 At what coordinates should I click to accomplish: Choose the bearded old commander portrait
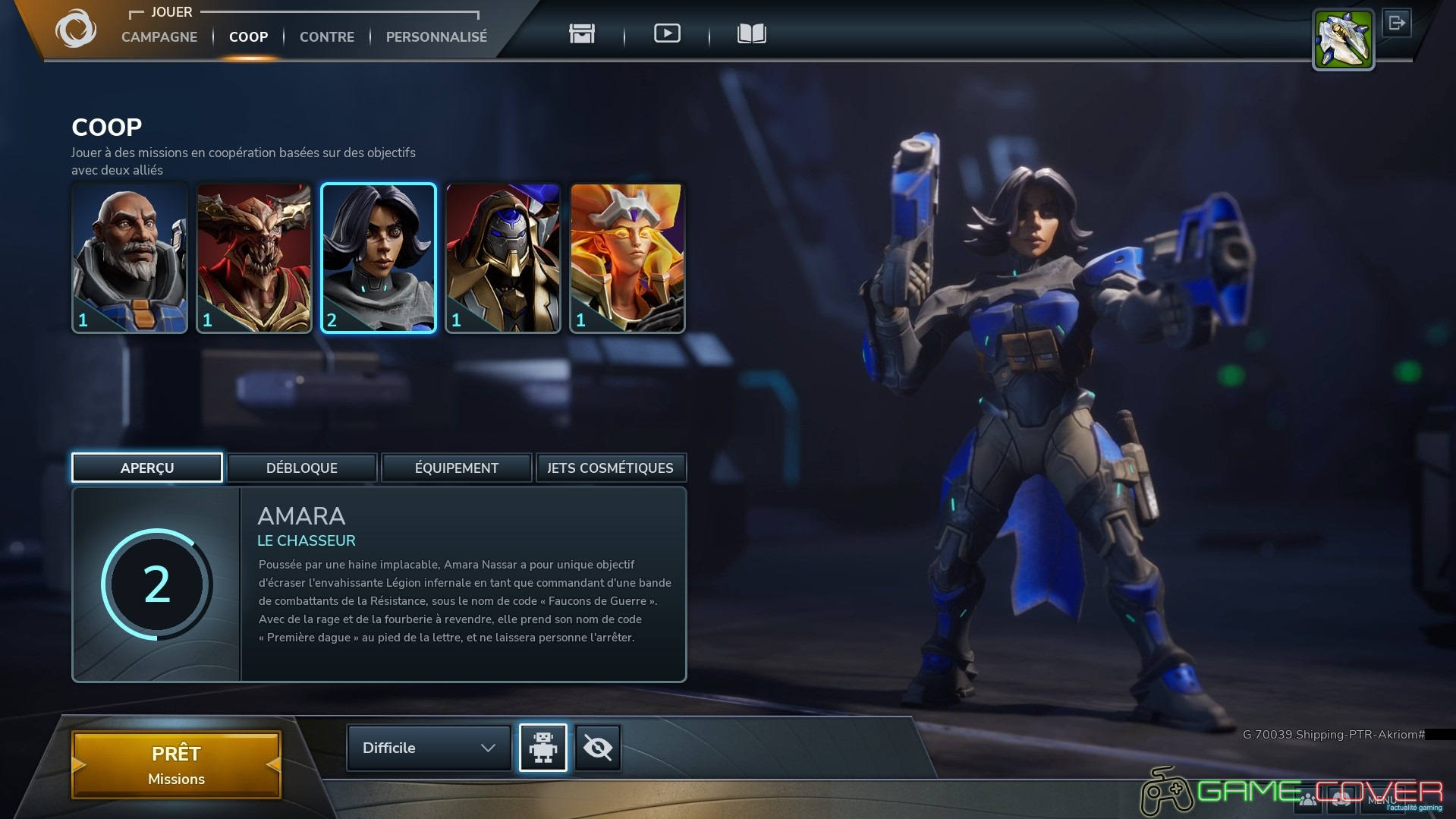click(x=130, y=257)
